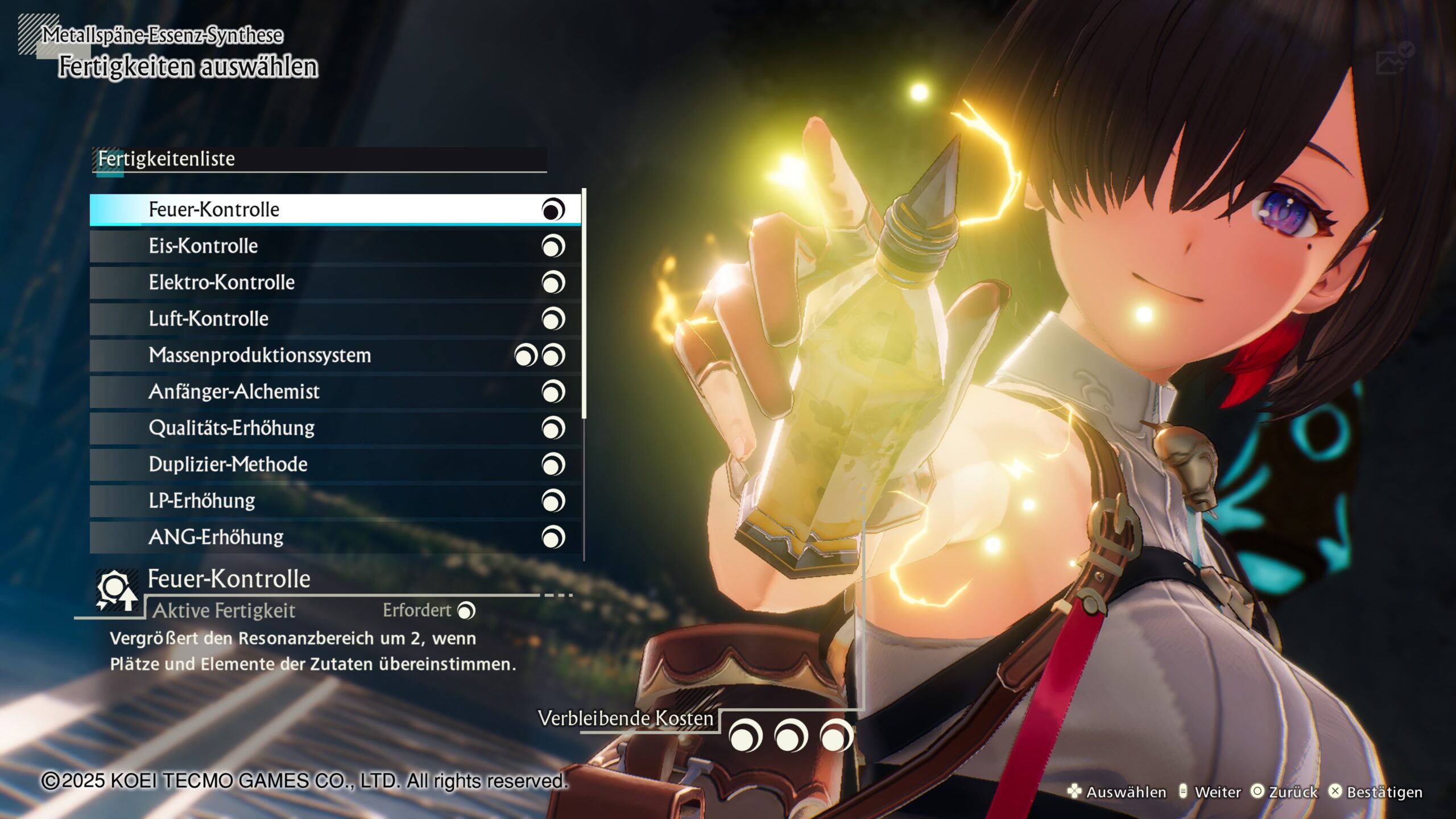Select the Anfänger-Alchemist skill row

point(336,392)
